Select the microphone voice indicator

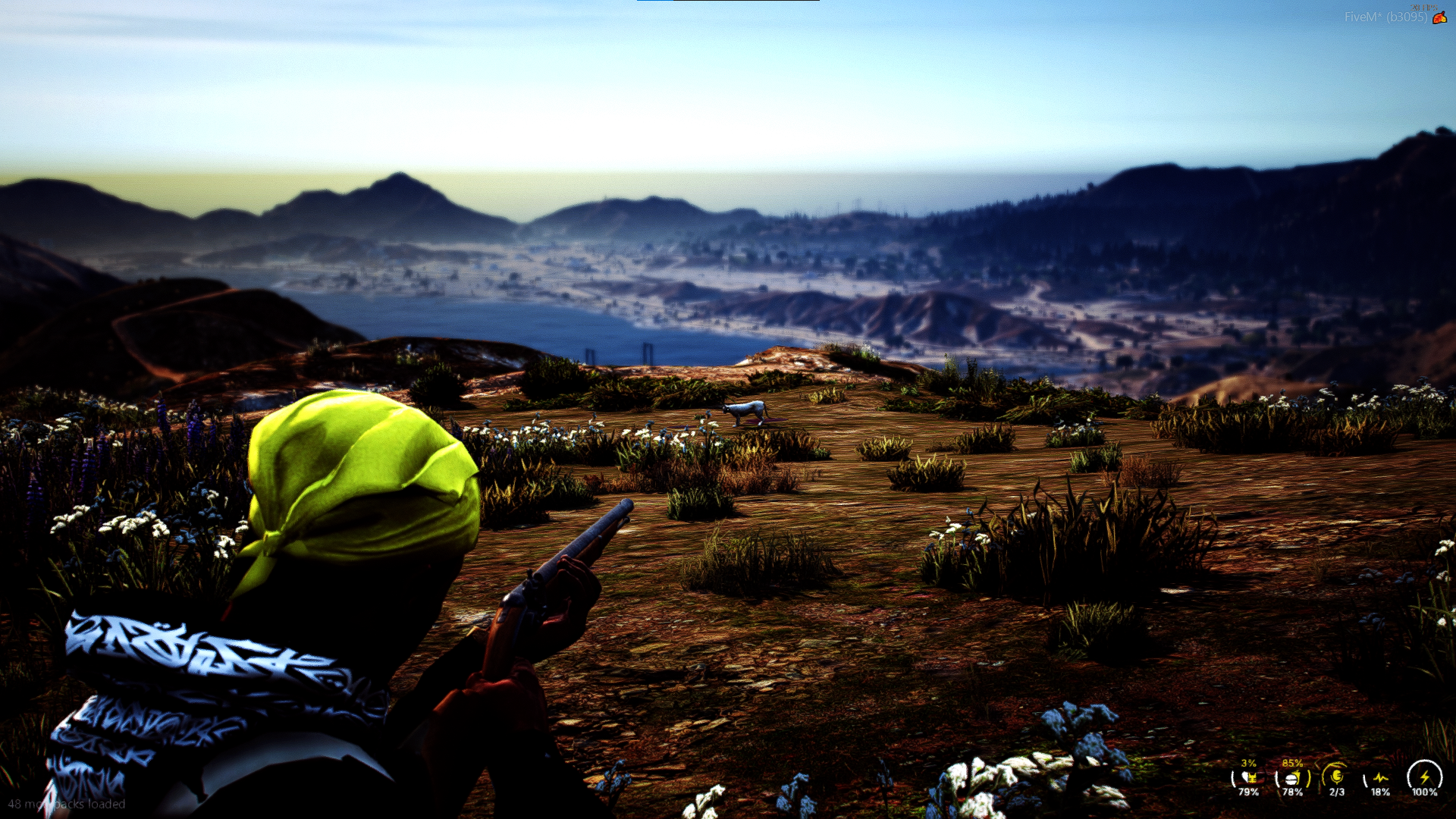pyautogui.click(x=1337, y=776)
